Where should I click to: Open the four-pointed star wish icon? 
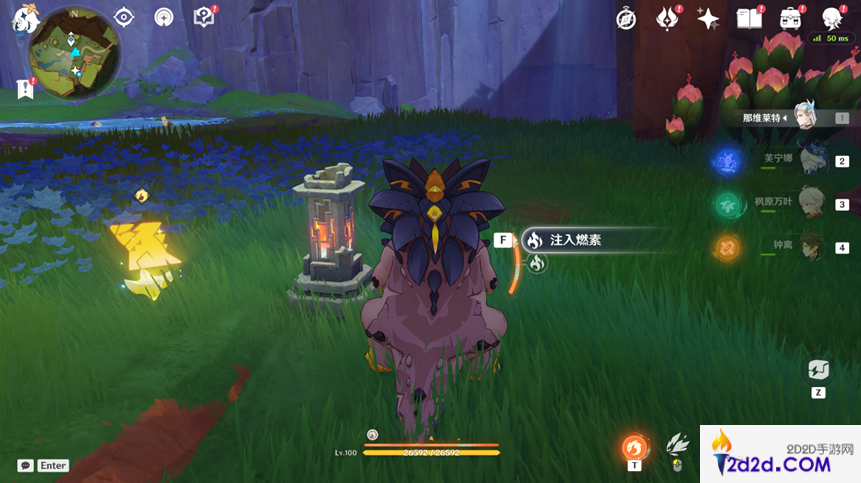click(x=708, y=19)
